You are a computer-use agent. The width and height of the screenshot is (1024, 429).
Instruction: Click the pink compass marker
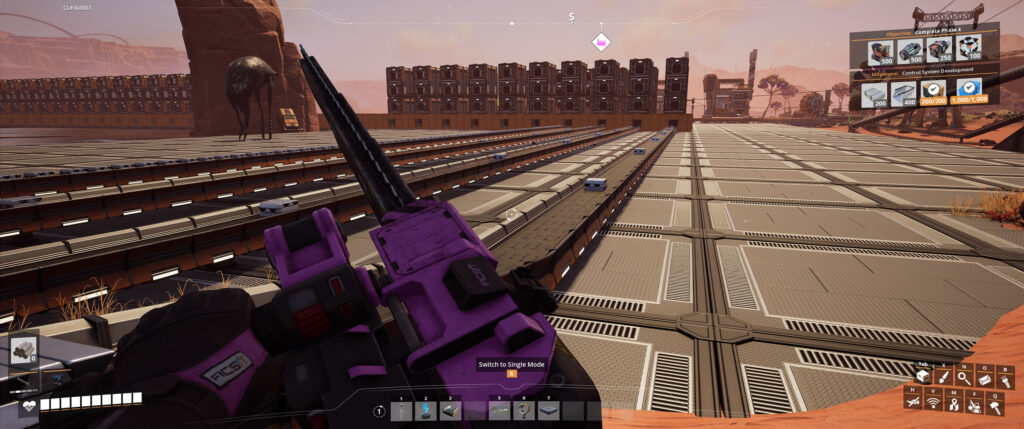pyautogui.click(x=601, y=42)
